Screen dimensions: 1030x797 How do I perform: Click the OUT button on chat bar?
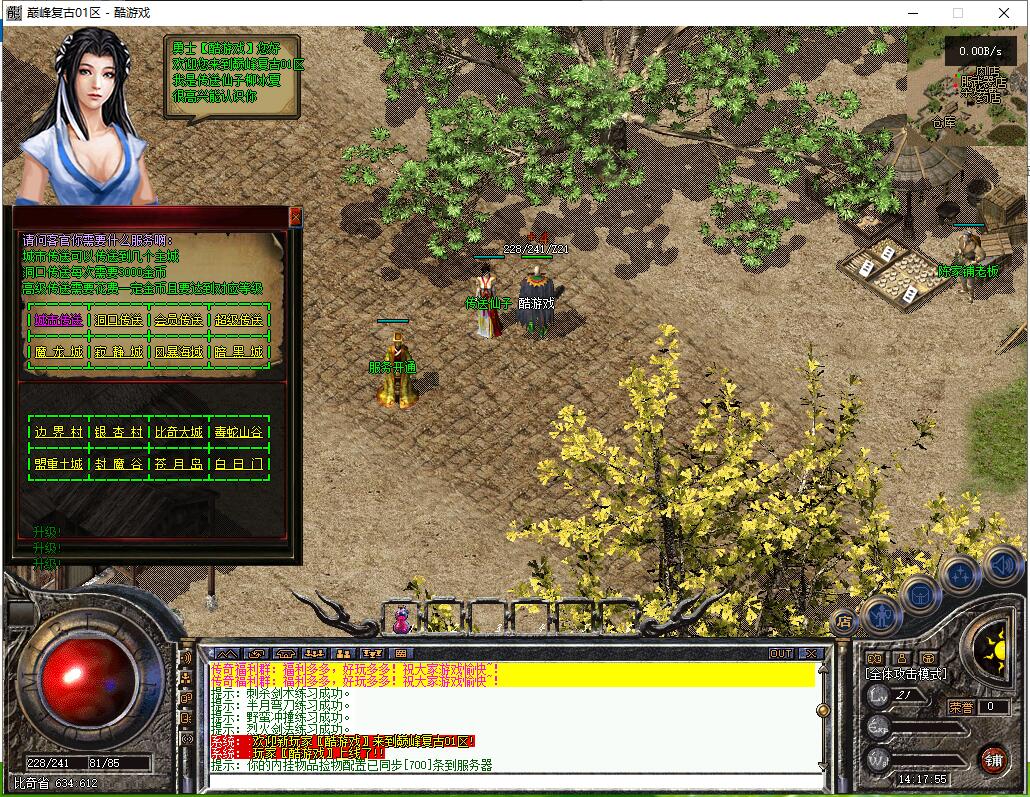point(781,653)
